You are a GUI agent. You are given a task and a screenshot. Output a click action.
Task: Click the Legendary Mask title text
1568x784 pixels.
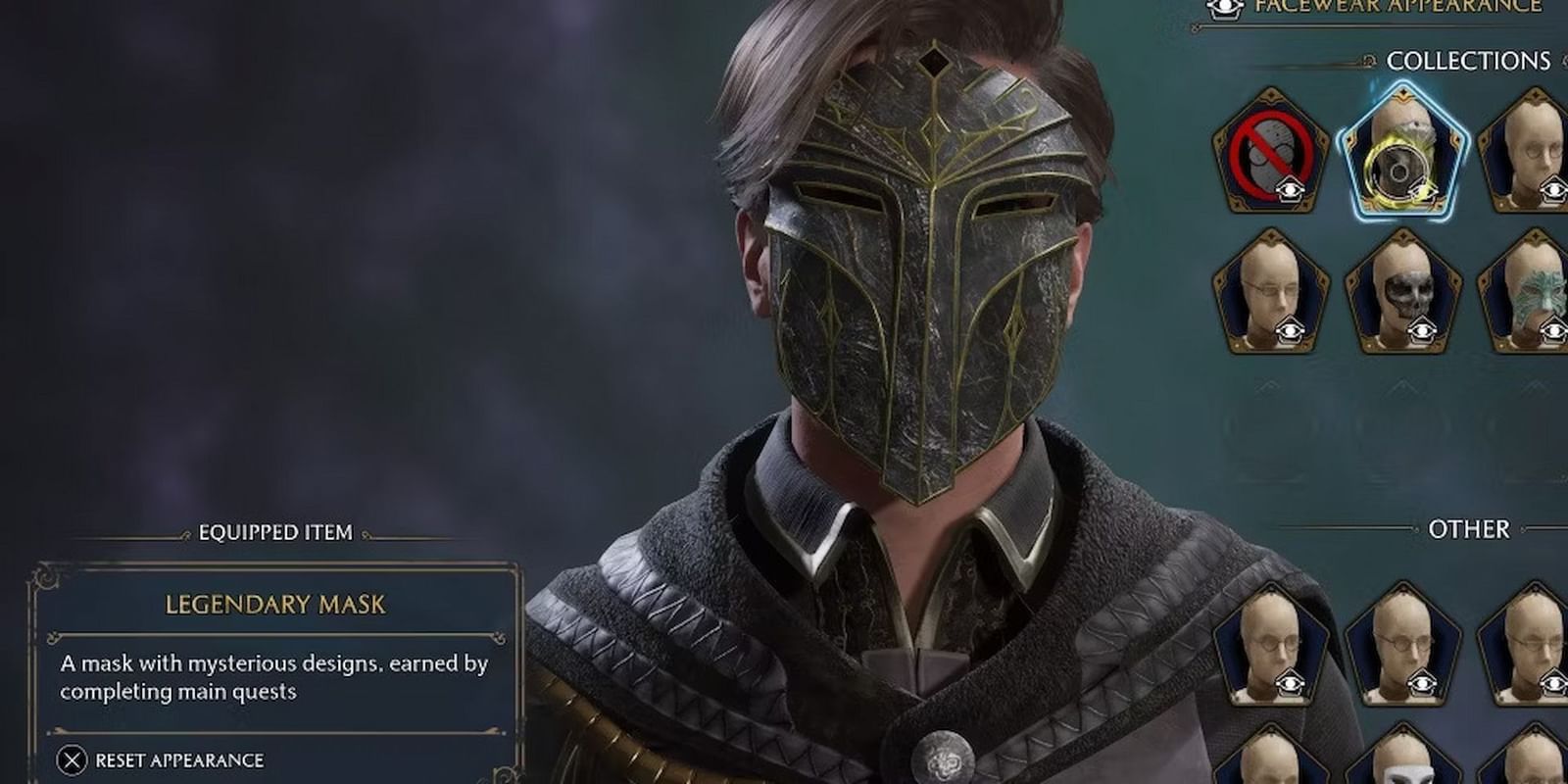pyautogui.click(x=274, y=605)
